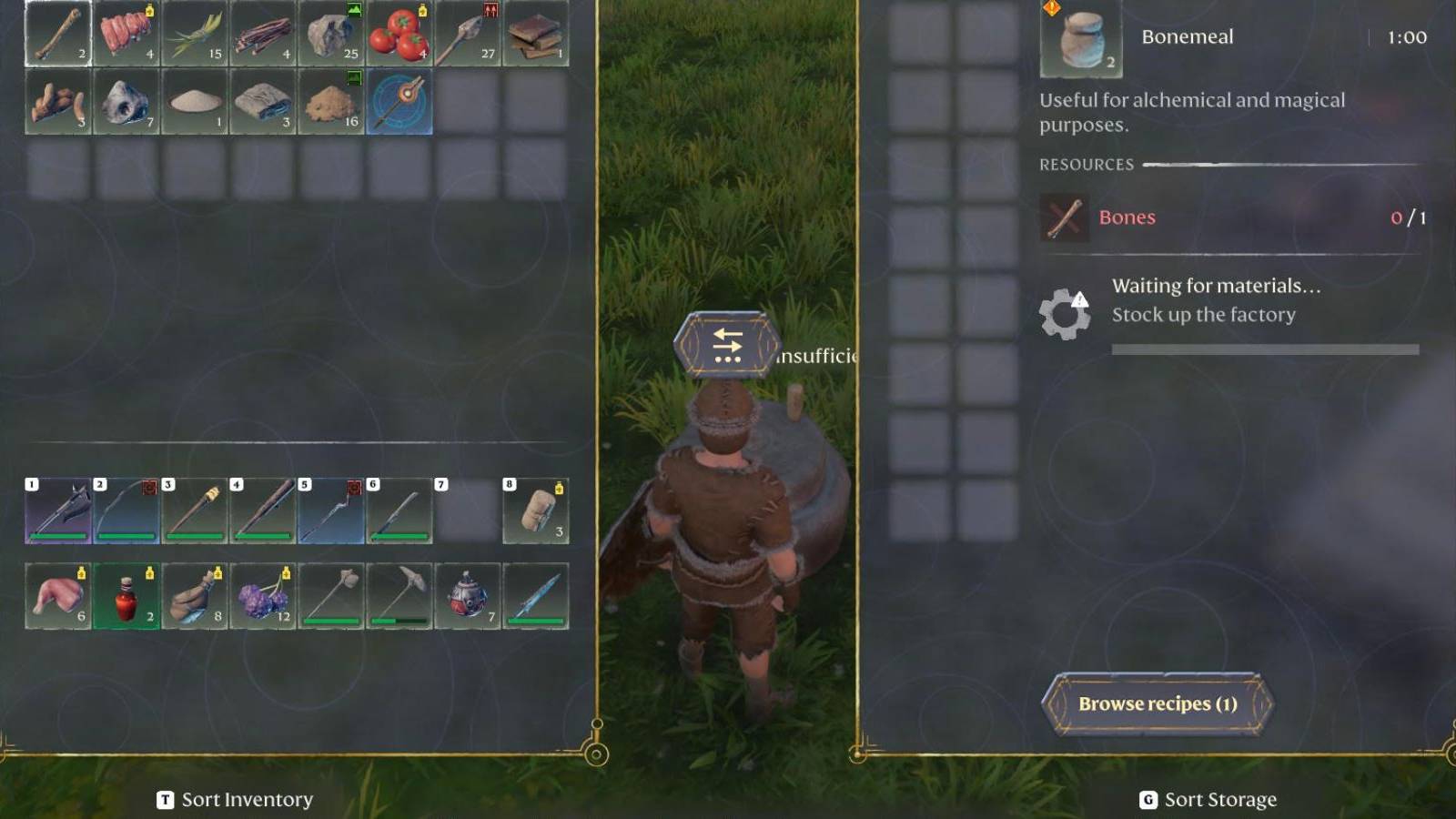Click the gear icon showing the factory warning
Image resolution: width=1456 pixels, height=819 pixels.
point(1065,309)
